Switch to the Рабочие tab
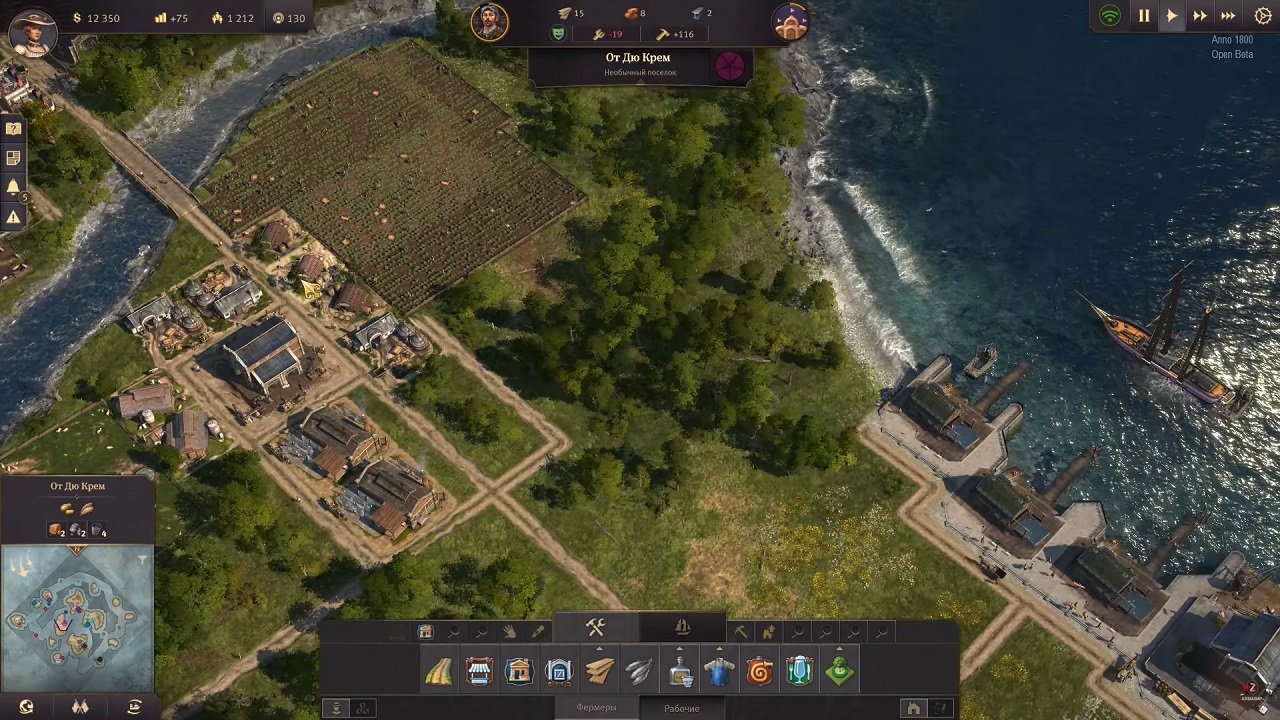 tap(682, 706)
